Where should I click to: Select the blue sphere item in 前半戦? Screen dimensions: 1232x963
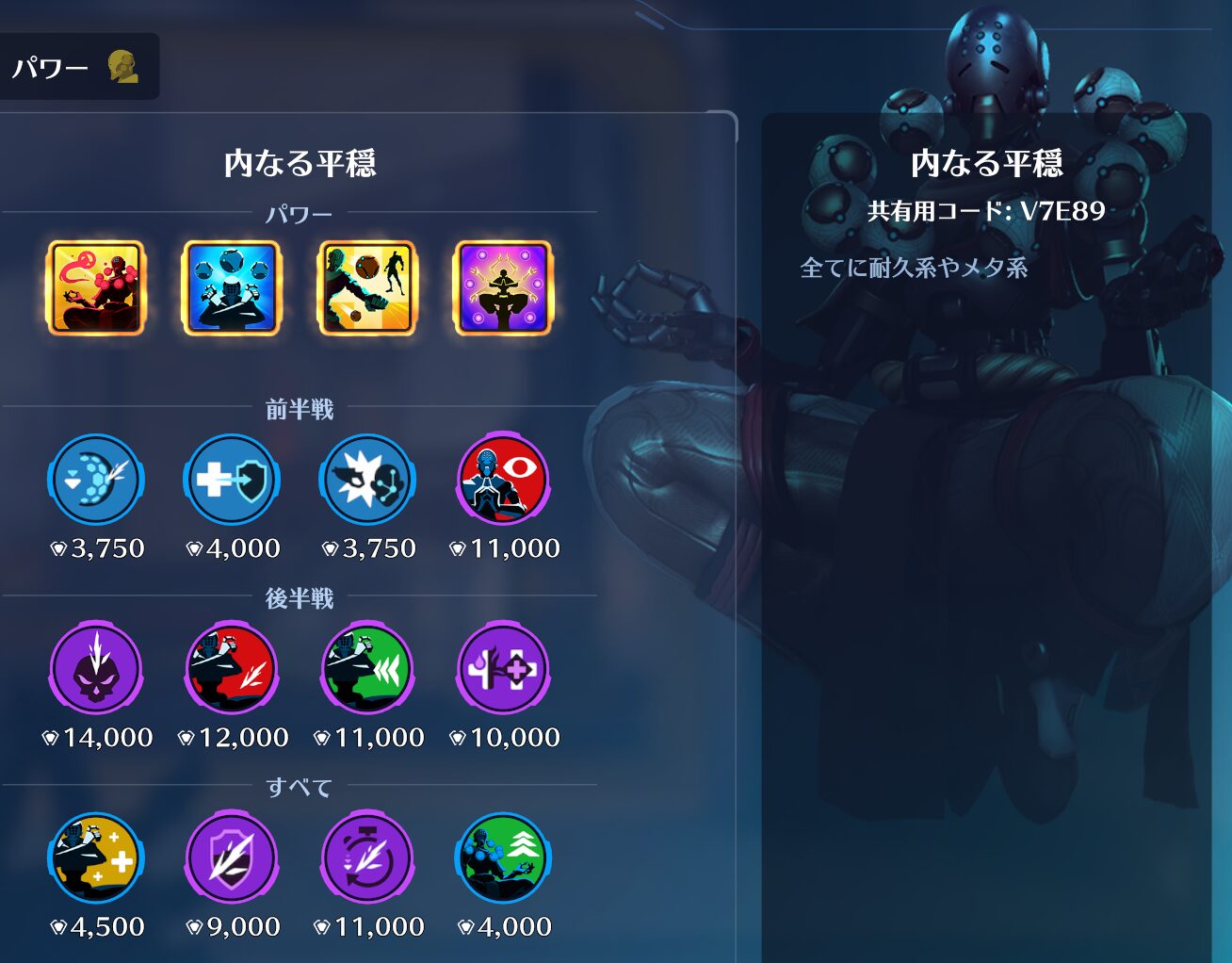pos(96,480)
